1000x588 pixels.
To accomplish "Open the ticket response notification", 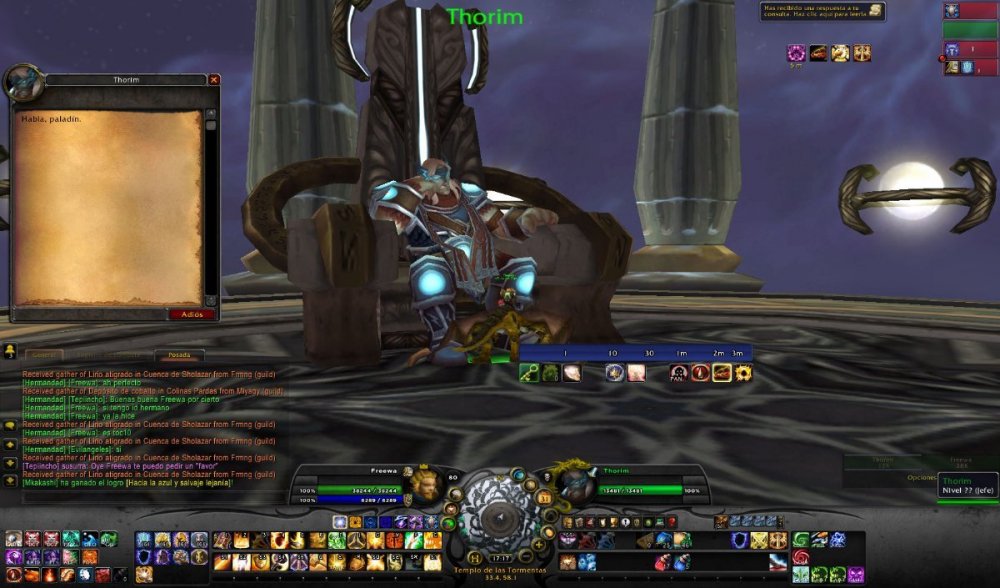I will [822, 11].
